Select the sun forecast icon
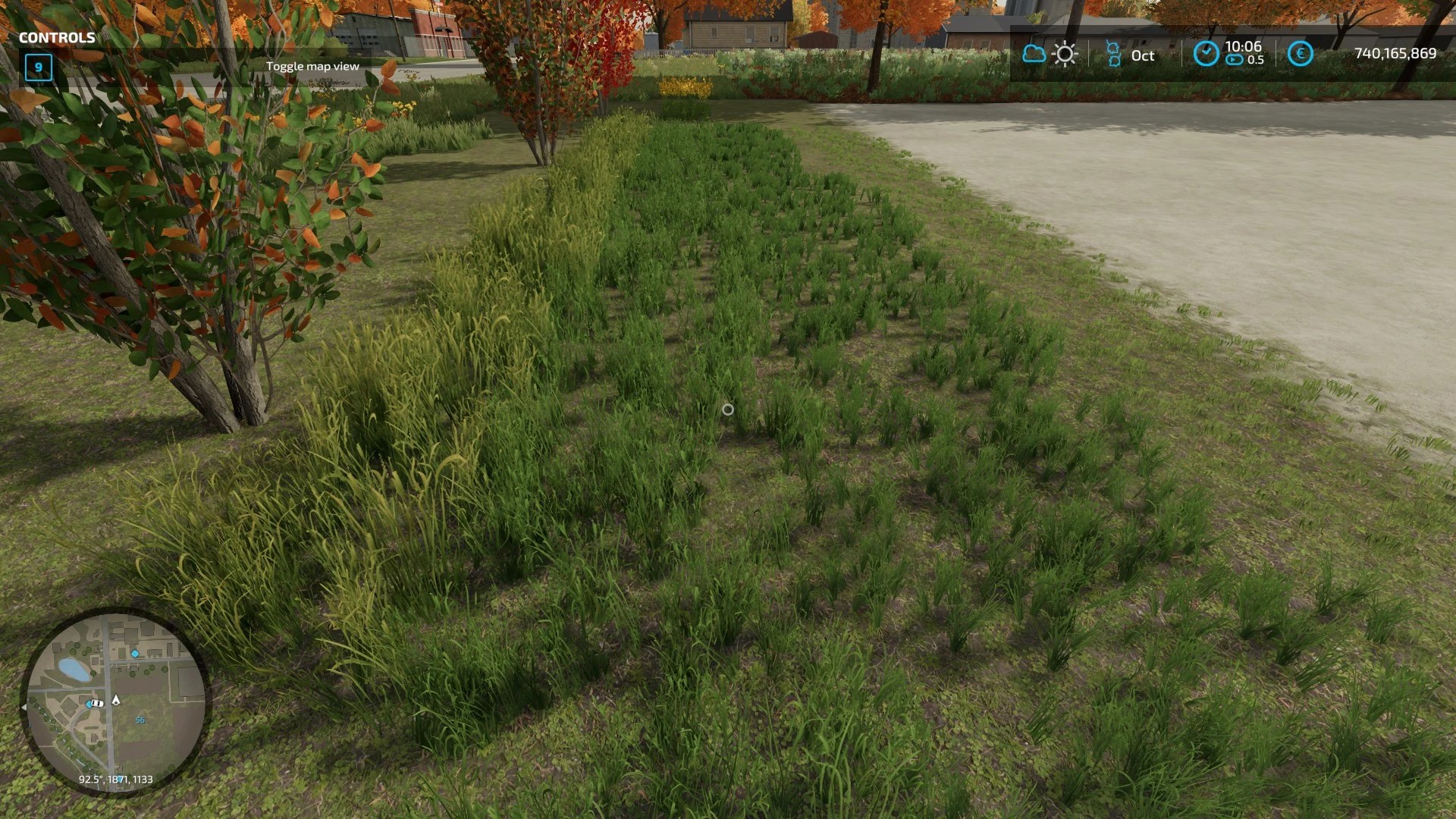The image size is (1456, 819). click(1065, 53)
